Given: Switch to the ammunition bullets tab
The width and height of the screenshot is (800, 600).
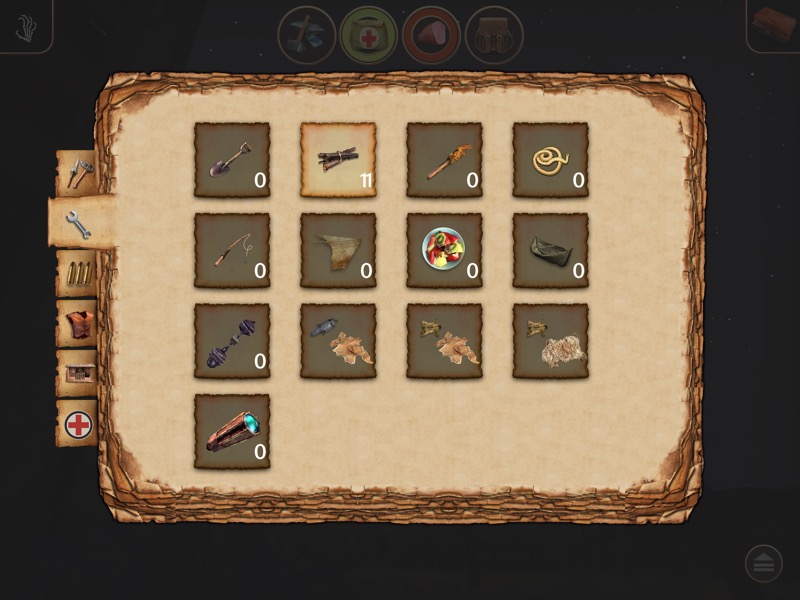Looking at the screenshot, I should pyautogui.click(x=78, y=274).
